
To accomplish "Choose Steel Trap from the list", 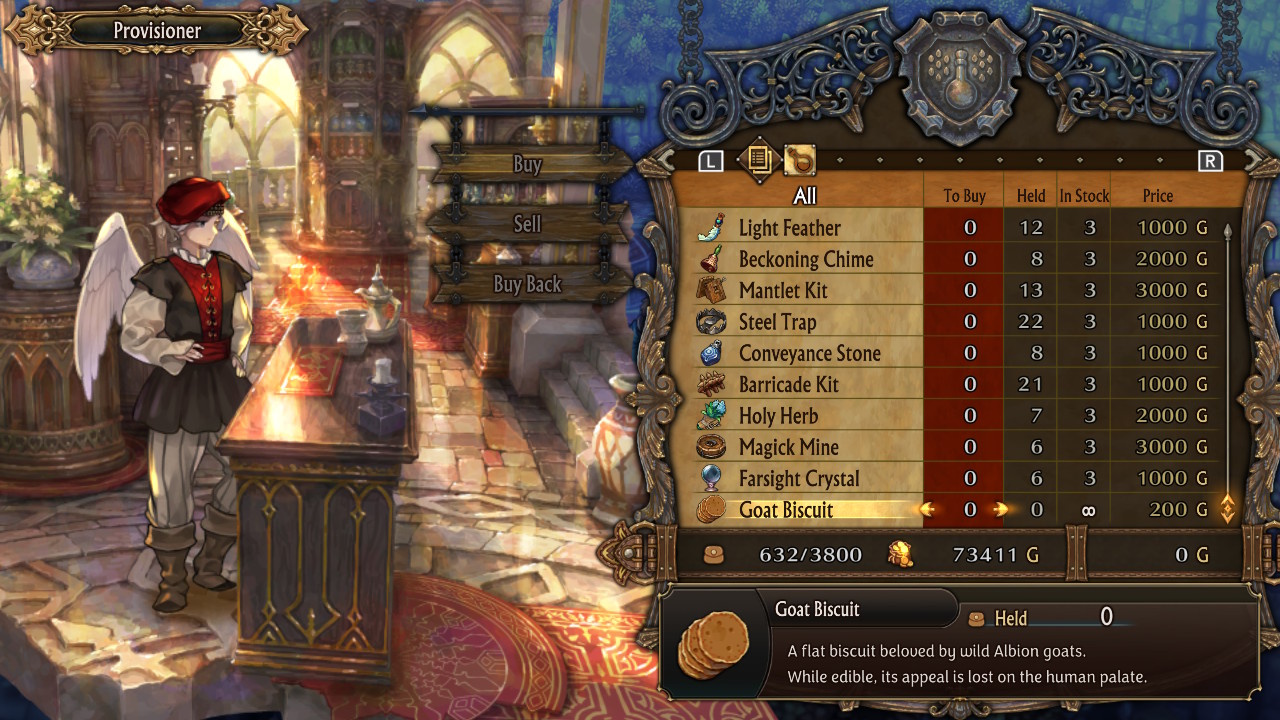I will [x=777, y=322].
